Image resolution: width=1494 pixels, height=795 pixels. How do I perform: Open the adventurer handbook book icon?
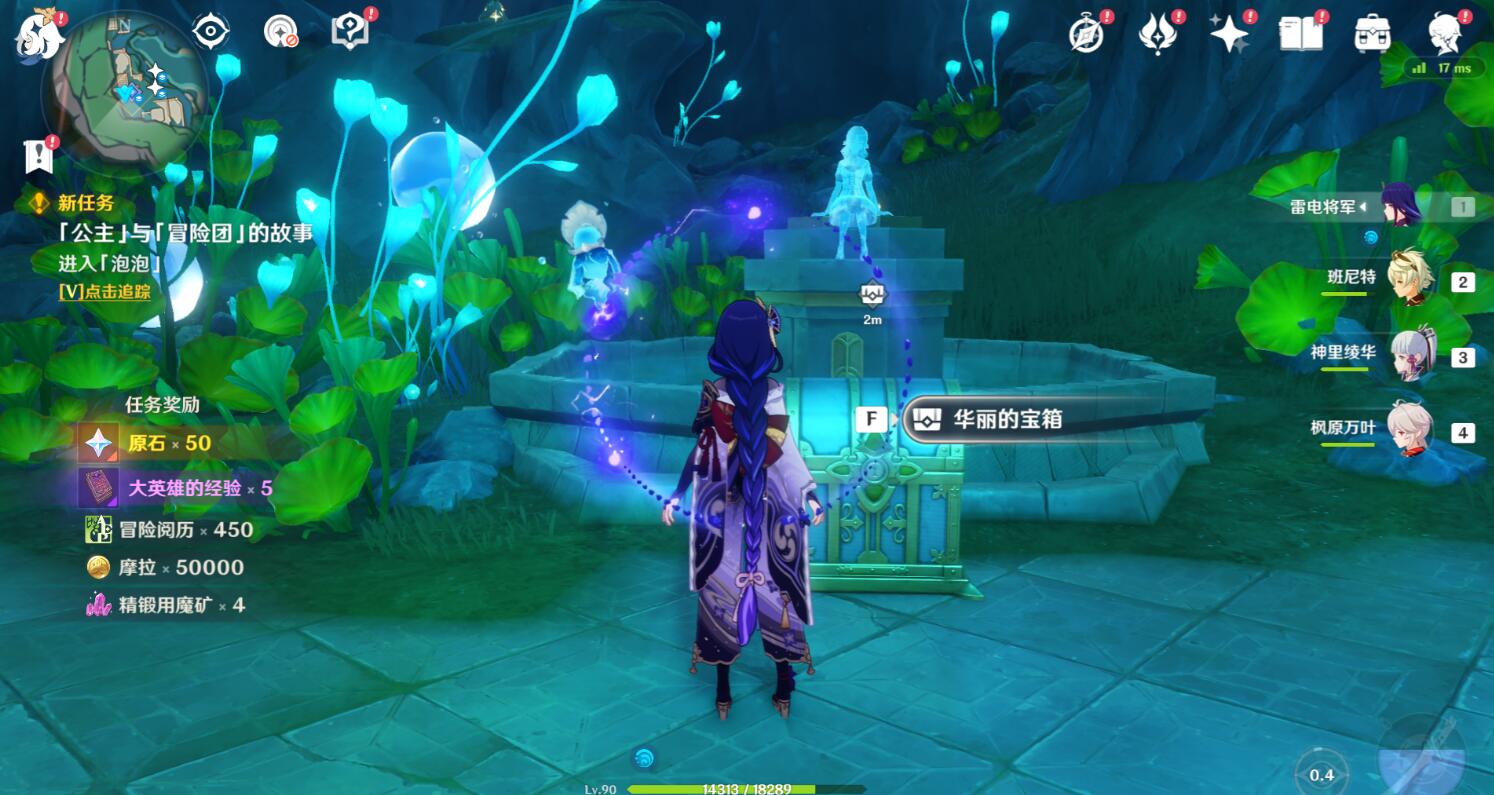(1301, 33)
